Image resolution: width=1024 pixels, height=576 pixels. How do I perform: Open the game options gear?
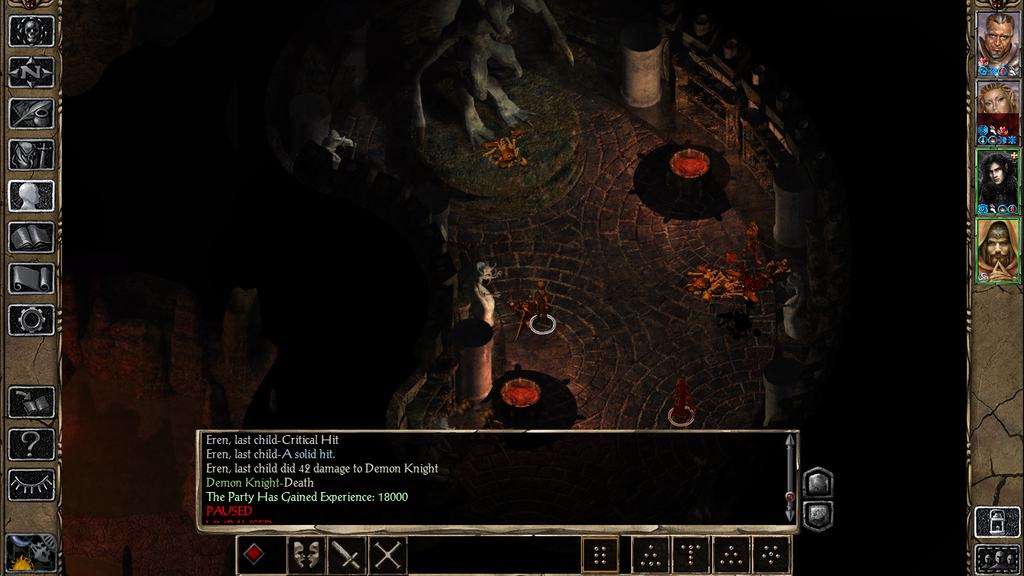[31, 319]
